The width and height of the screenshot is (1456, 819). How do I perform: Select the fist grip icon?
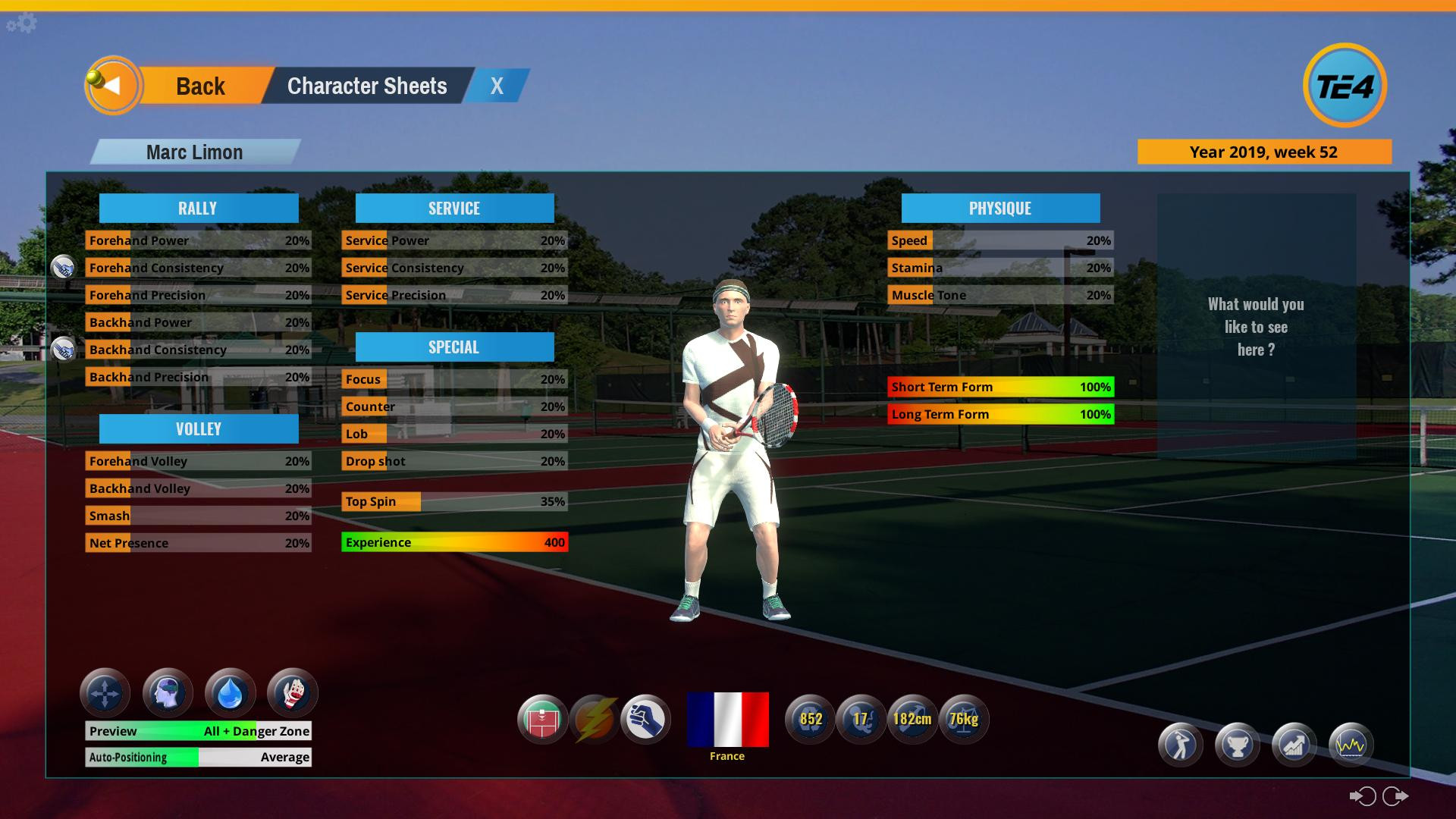click(646, 720)
